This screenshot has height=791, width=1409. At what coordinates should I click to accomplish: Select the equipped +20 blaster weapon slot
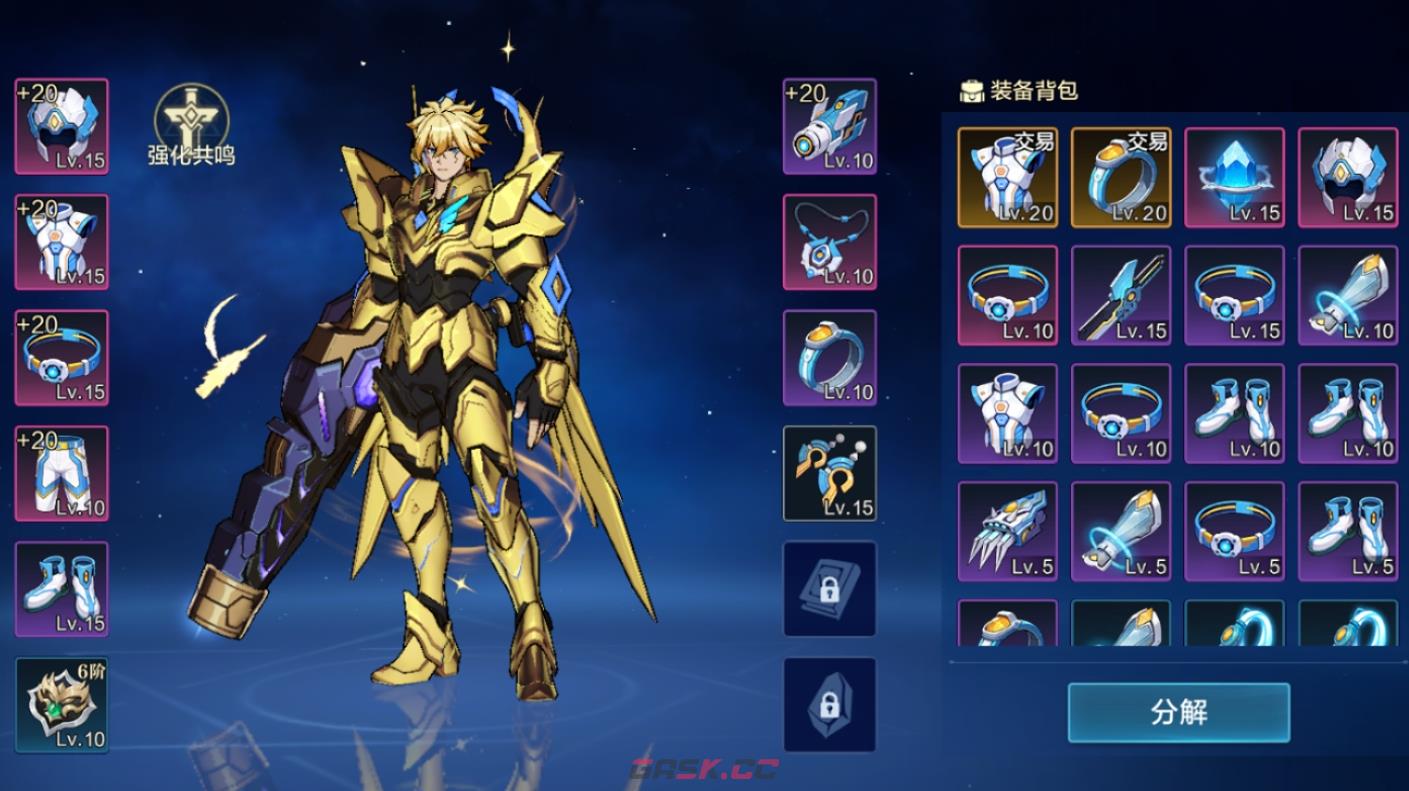pyautogui.click(x=829, y=127)
